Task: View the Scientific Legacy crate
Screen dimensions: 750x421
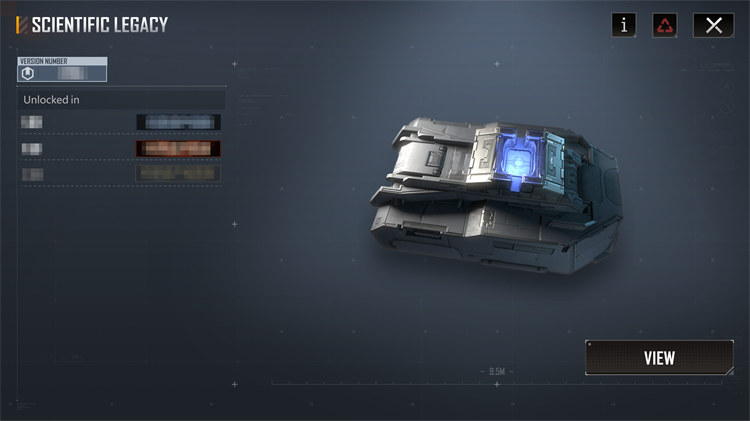Action: point(659,358)
